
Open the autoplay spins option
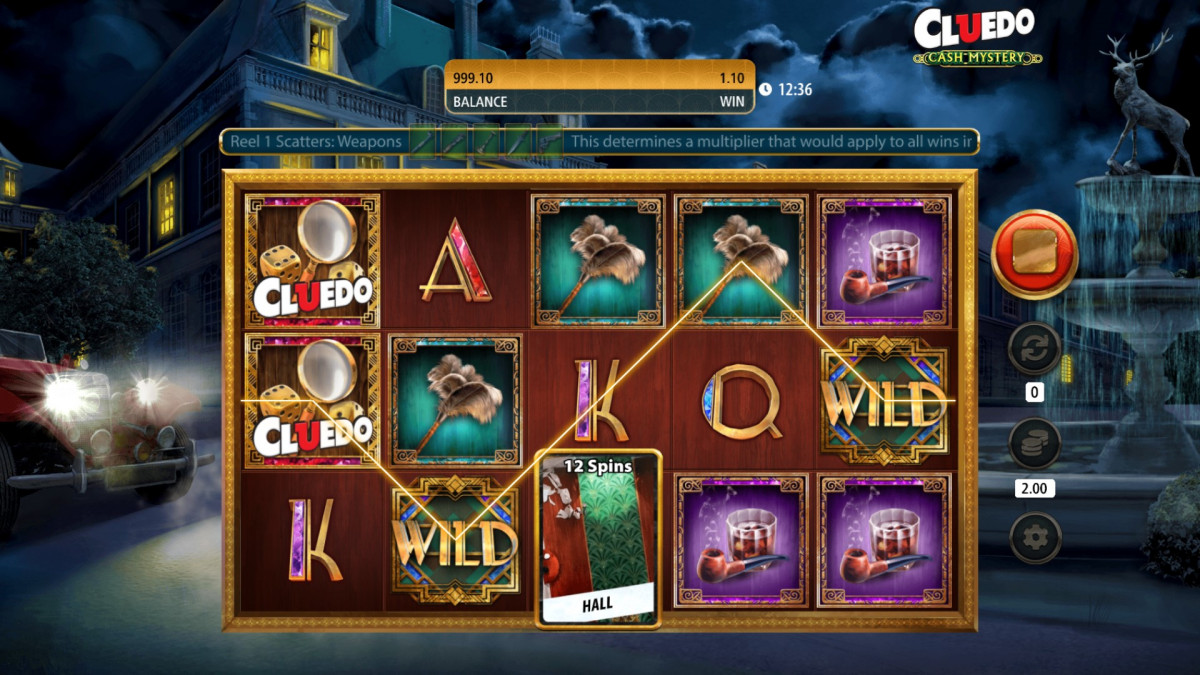point(1035,349)
